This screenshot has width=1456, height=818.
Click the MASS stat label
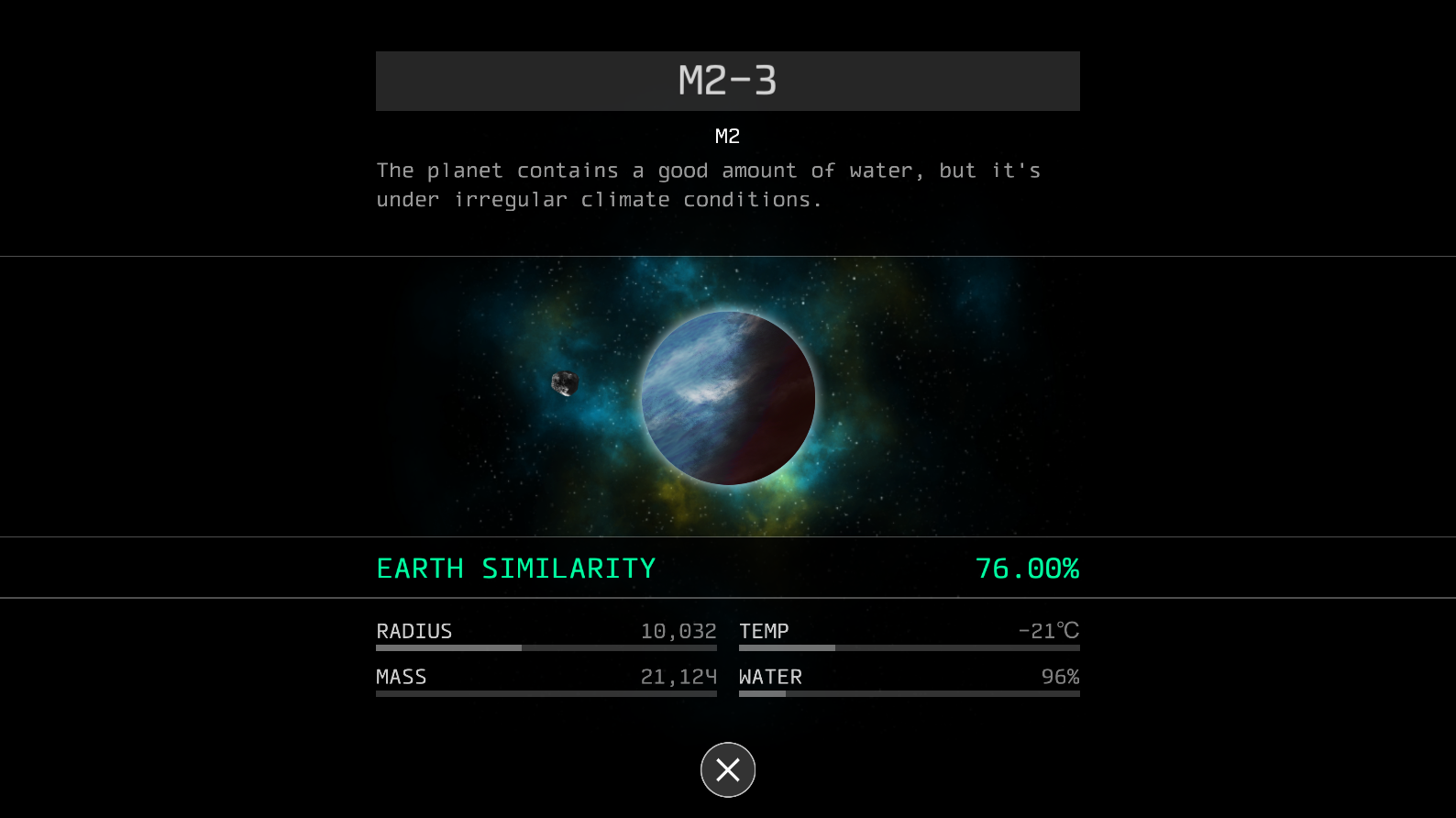coord(401,676)
